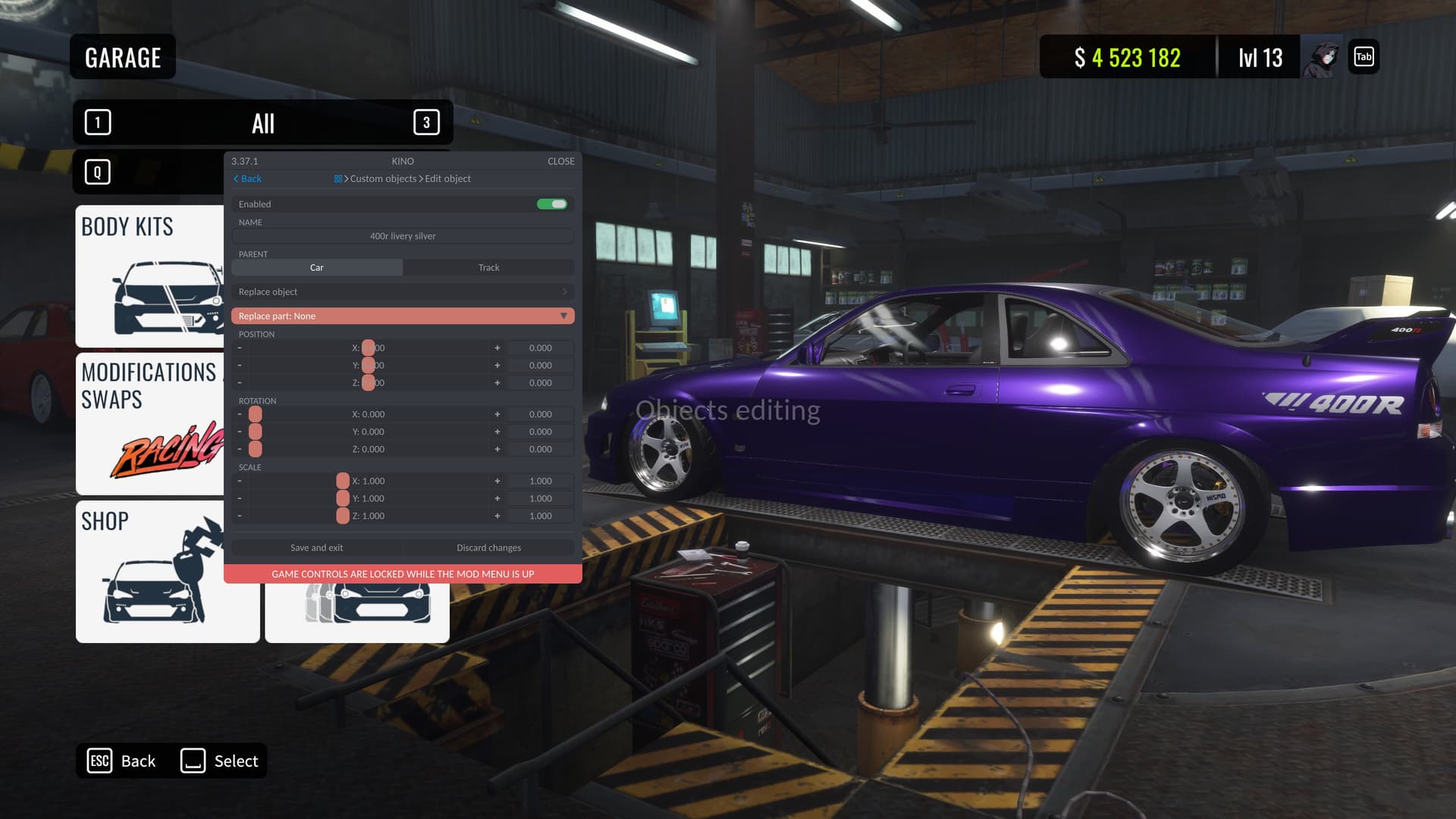Go back in the mod menu breadcrumb
The height and width of the screenshot is (819, 1456).
(x=247, y=179)
